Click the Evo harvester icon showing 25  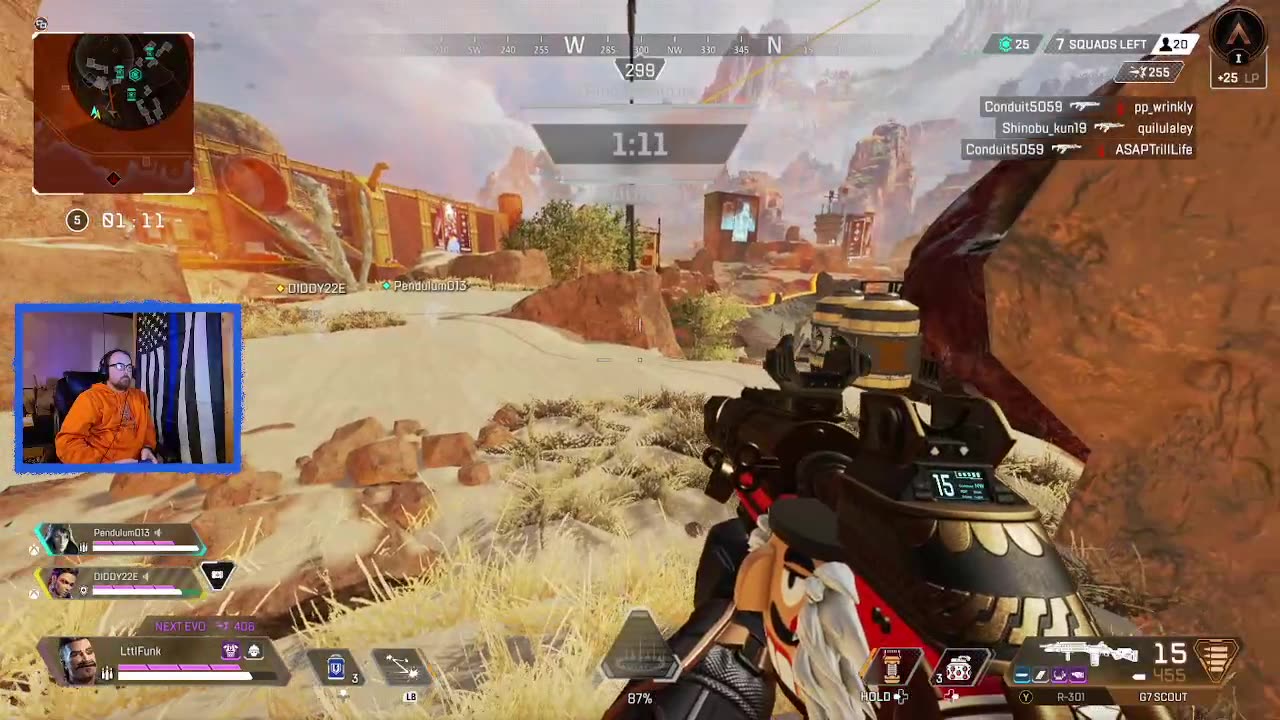(1006, 44)
